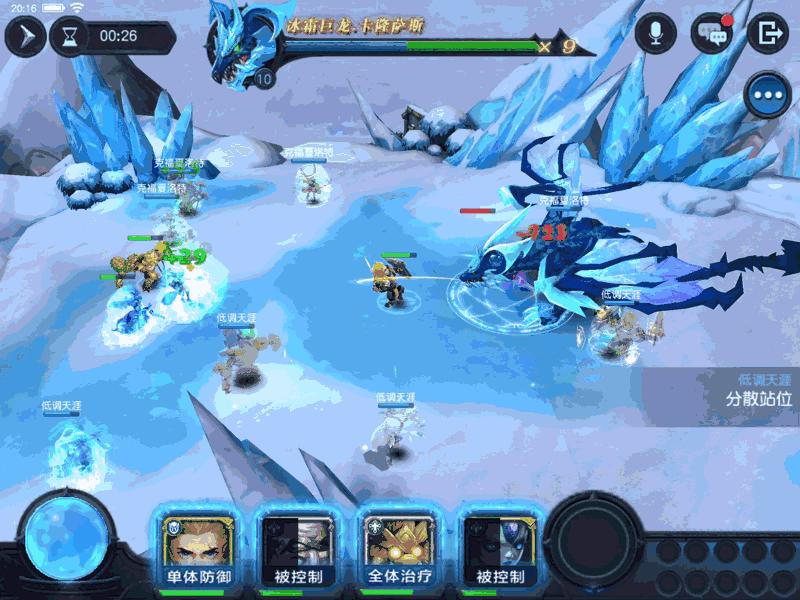Viewport: 800px width, 600px height.
Task: Choose the first 被控制 hero portrait
Action: (297, 546)
